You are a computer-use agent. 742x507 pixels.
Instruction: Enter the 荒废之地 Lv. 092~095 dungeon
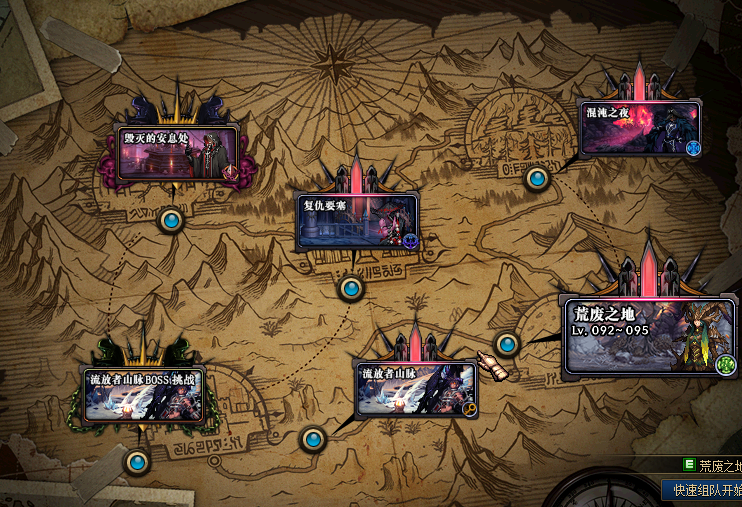point(648,338)
